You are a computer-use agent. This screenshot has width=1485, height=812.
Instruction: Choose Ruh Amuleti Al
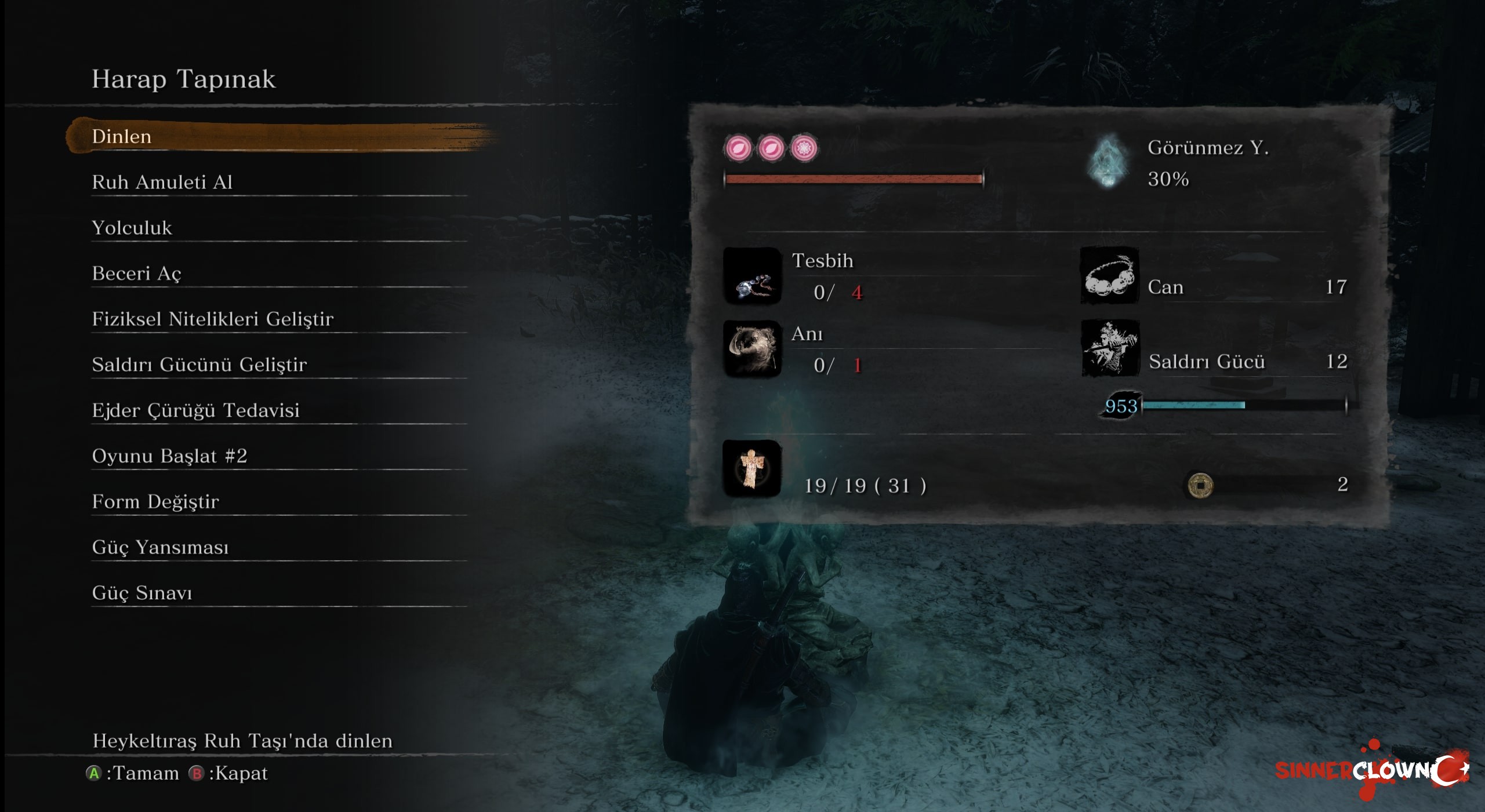pos(162,183)
